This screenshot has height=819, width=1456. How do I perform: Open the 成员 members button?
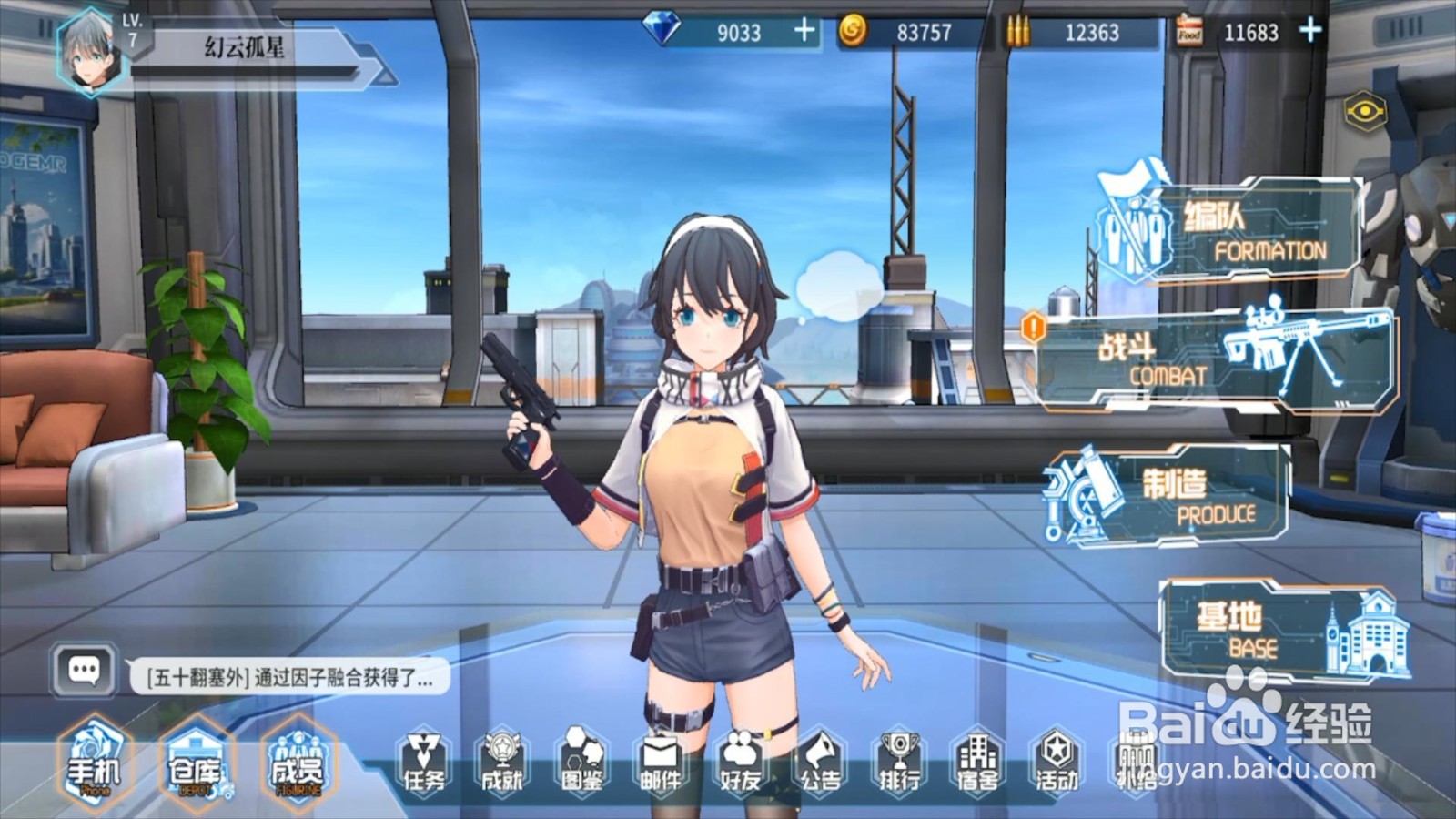[298, 766]
